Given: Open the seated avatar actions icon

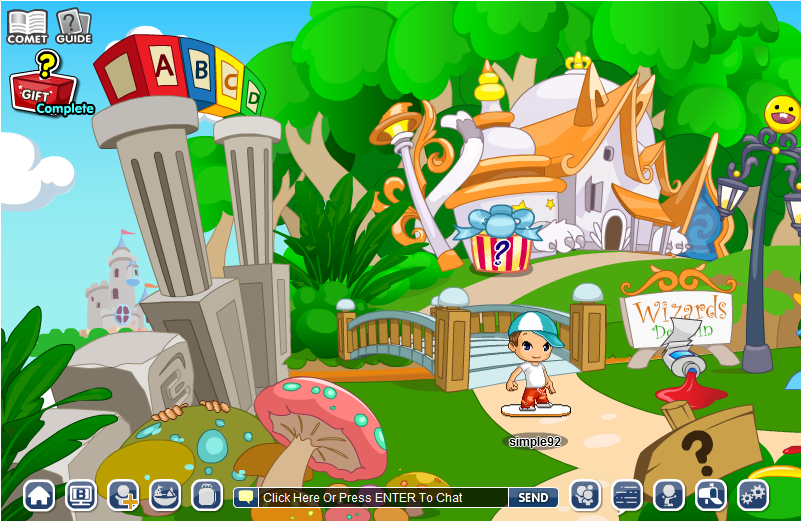Looking at the screenshot, I should pos(669,494).
